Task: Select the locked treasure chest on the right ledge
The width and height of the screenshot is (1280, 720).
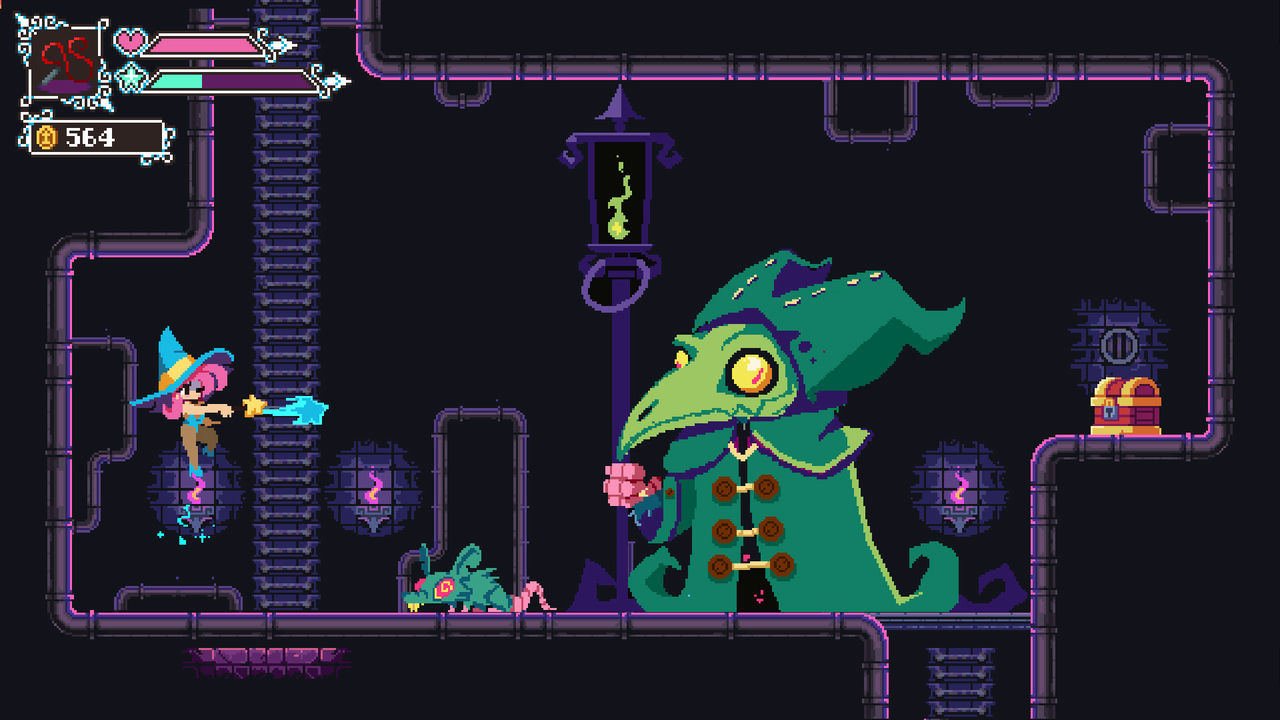Action: (1128, 405)
